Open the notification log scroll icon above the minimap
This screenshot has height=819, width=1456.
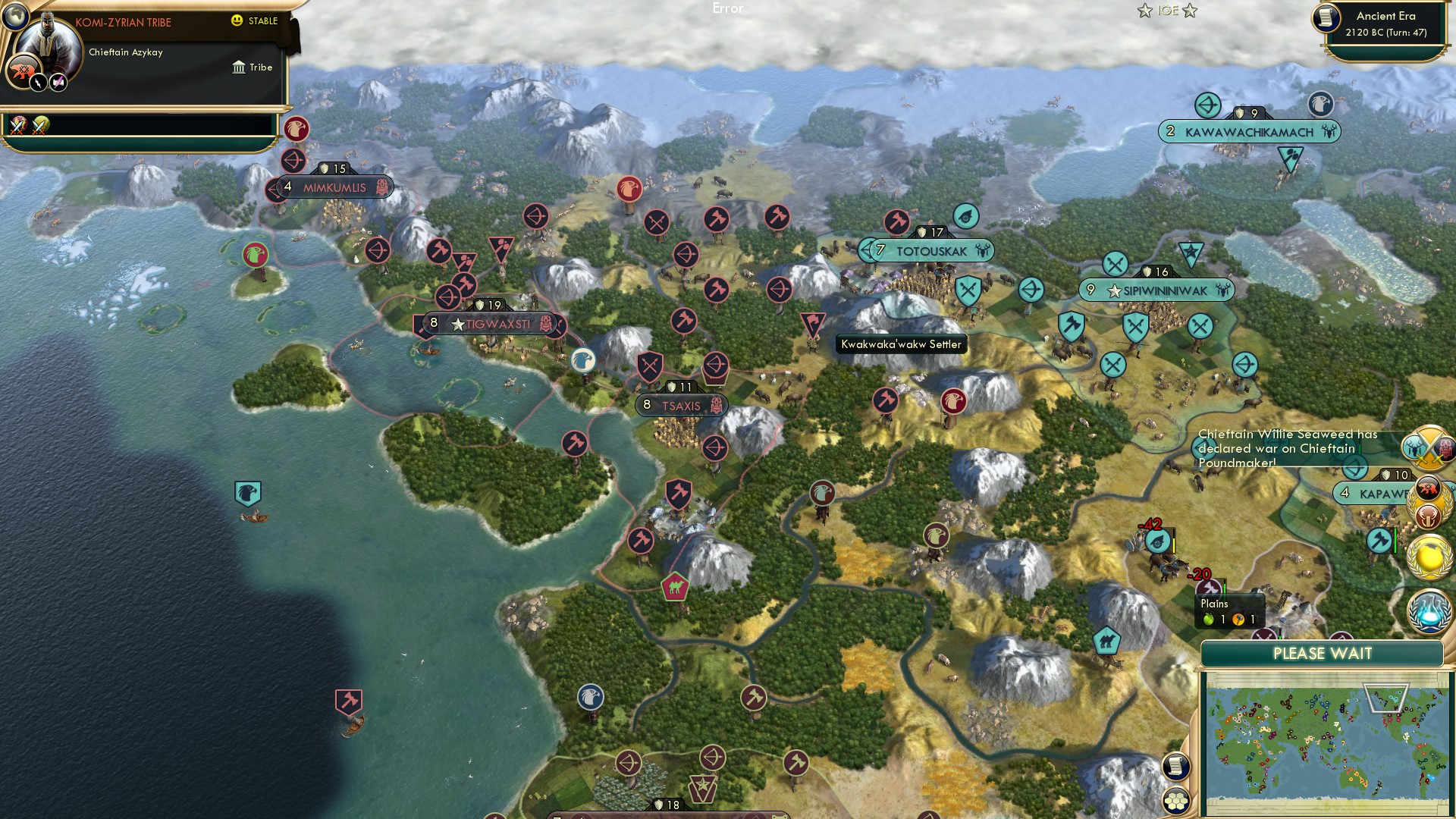click(x=1176, y=765)
